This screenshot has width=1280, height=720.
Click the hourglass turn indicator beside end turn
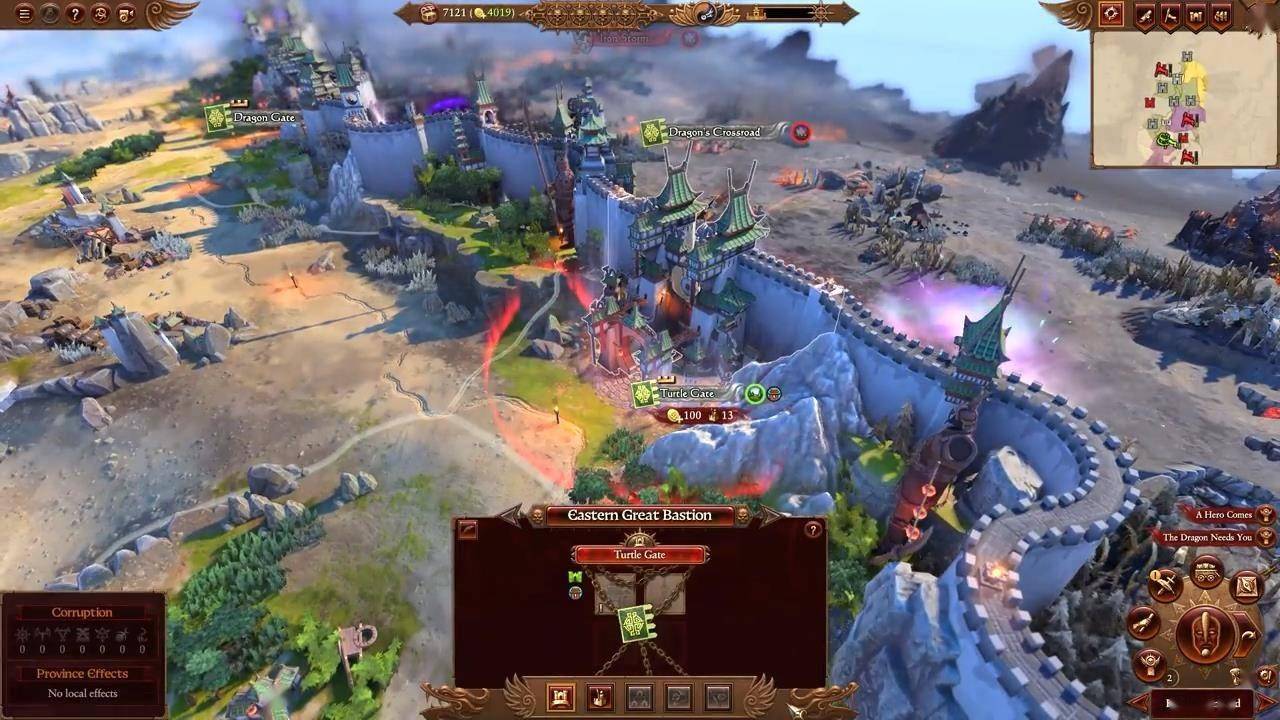coord(1236,674)
